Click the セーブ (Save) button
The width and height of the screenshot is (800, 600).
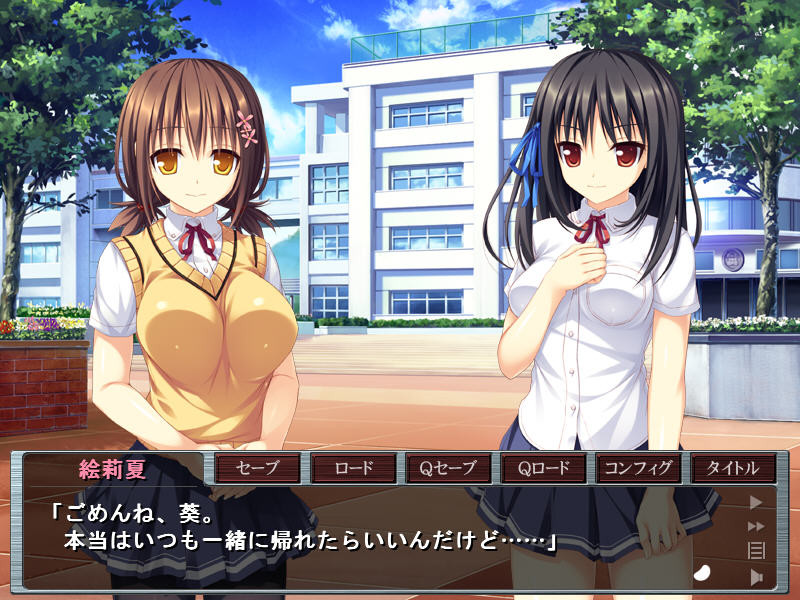[257, 468]
